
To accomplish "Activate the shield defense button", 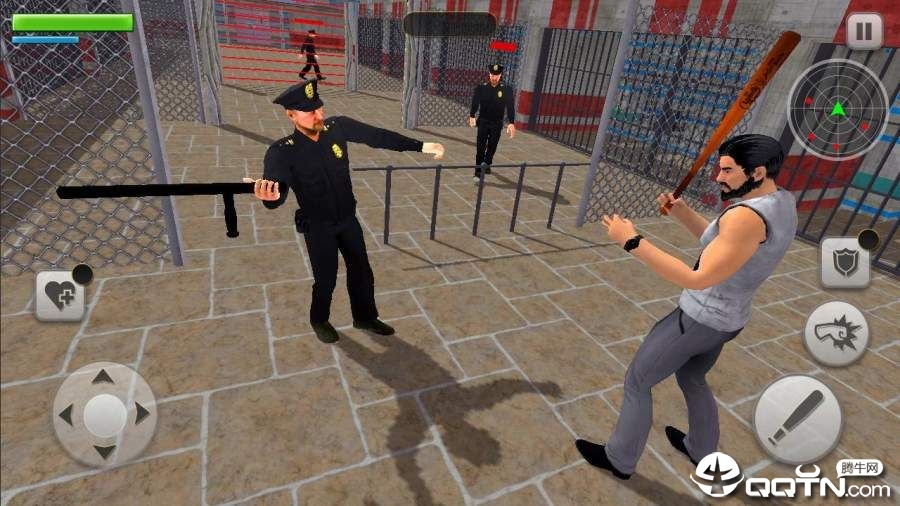I will click(845, 263).
